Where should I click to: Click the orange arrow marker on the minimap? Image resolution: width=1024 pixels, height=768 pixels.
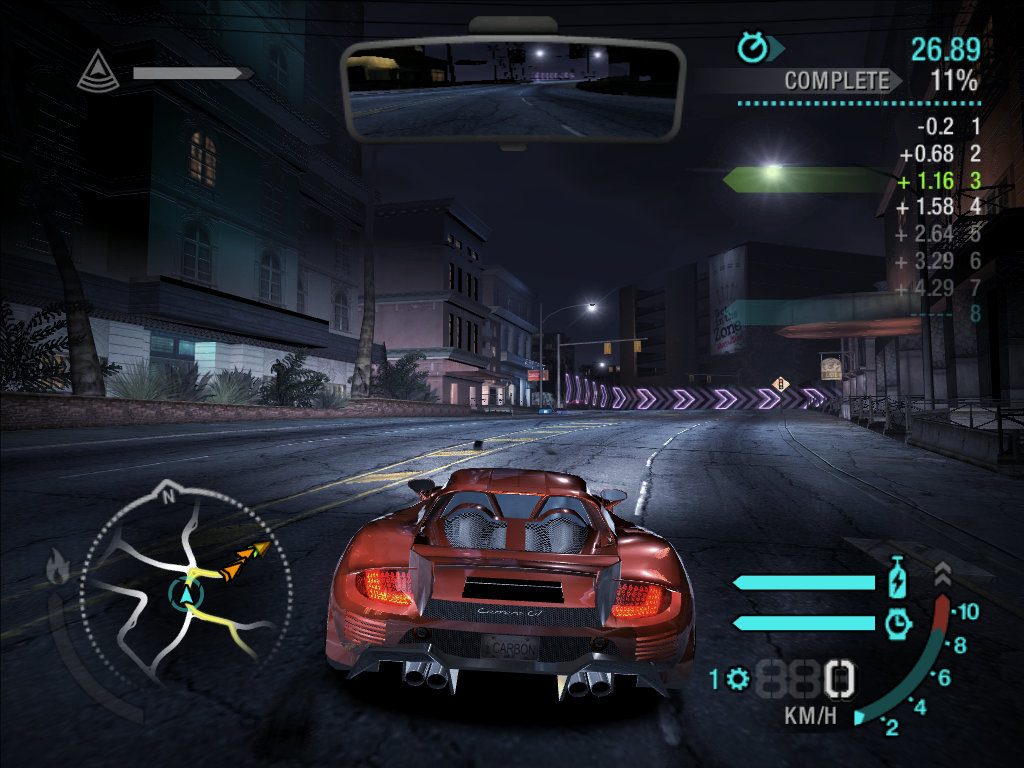click(245, 556)
